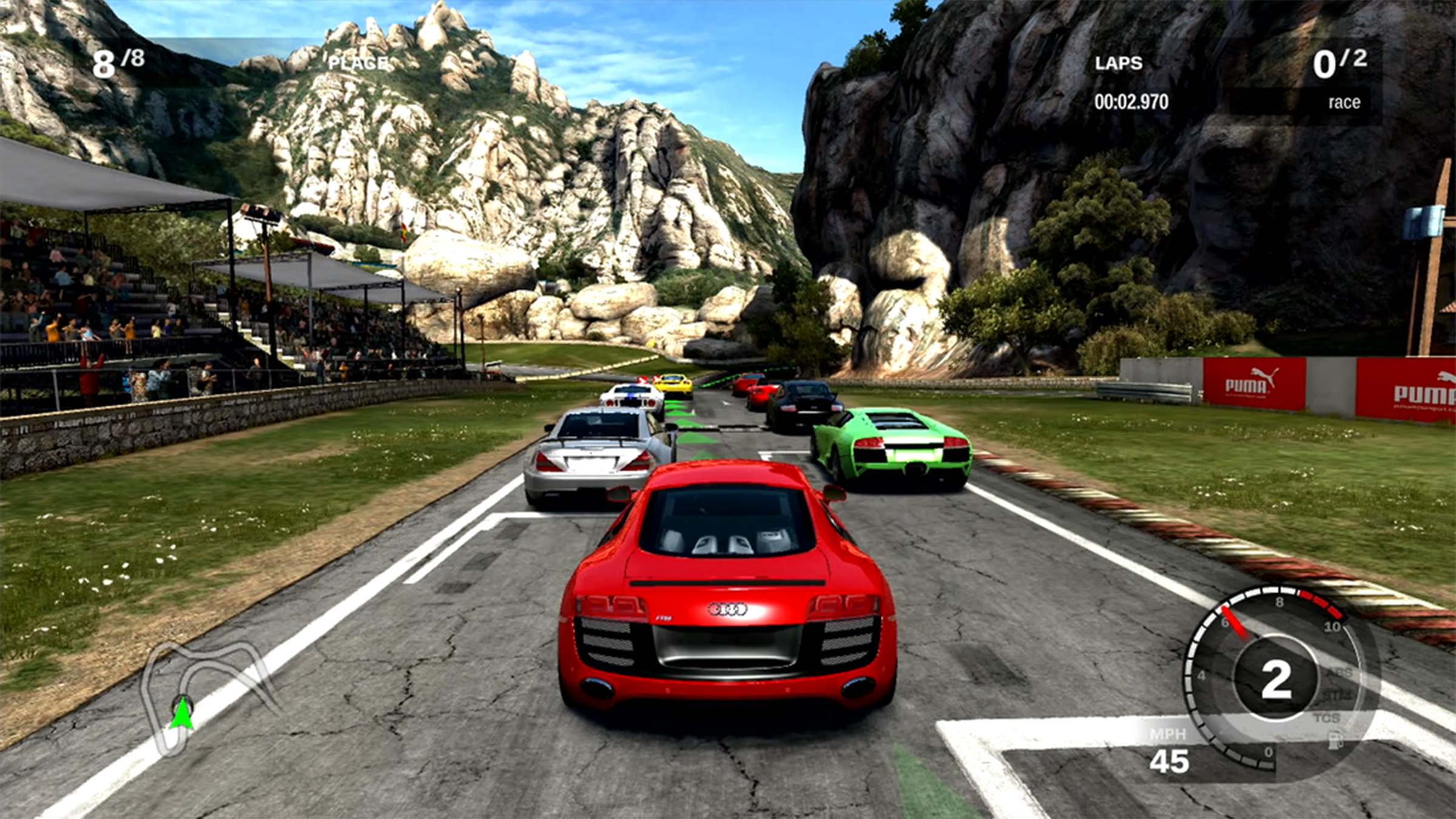Select the green player arrow on the minimap
This screenshot has width=1456, height=819.
click(181, 713)
